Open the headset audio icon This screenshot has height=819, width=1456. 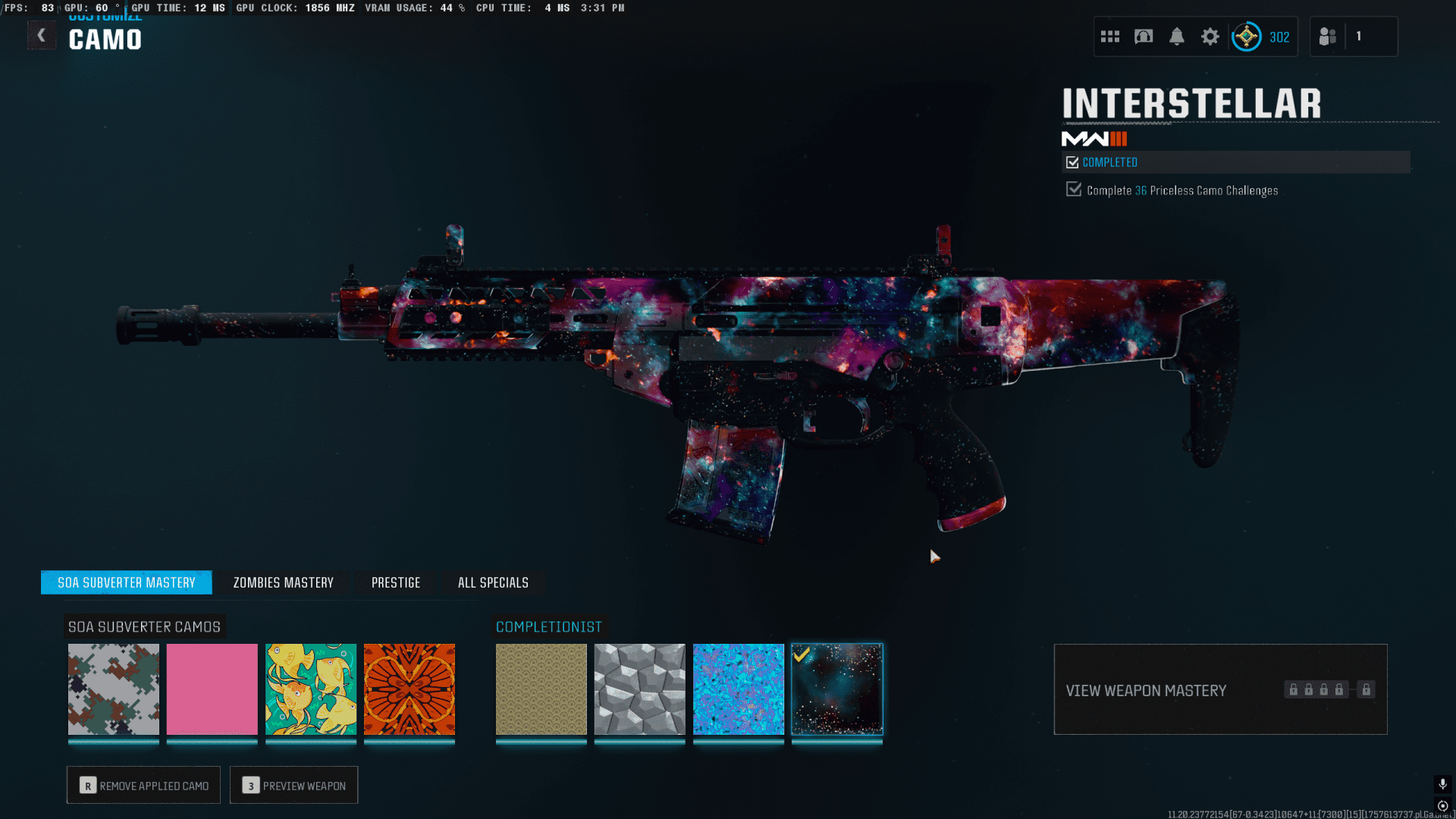tap(1144, 36)
